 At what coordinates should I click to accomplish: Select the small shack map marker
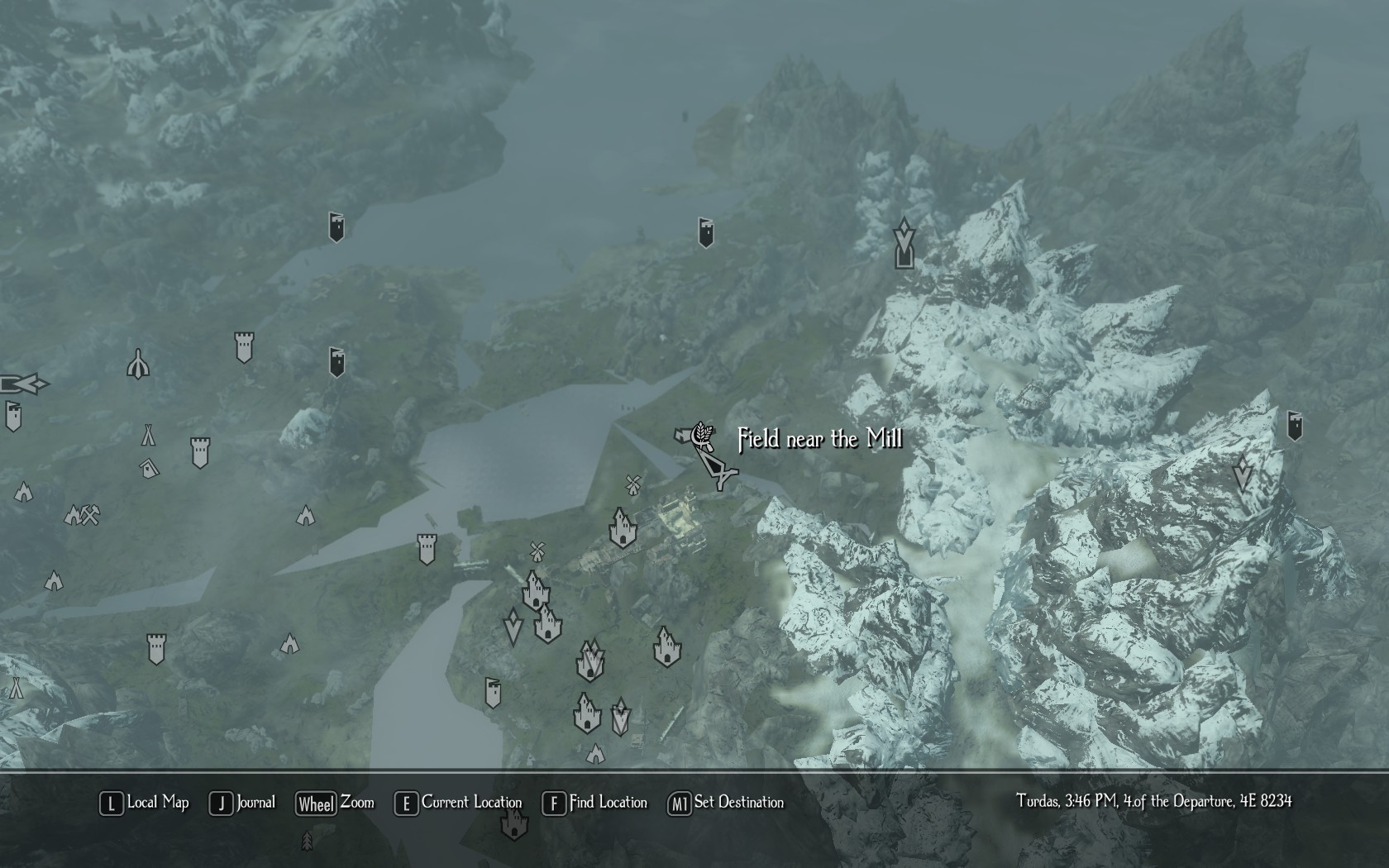pyautogui.click(x=149, y=469)
